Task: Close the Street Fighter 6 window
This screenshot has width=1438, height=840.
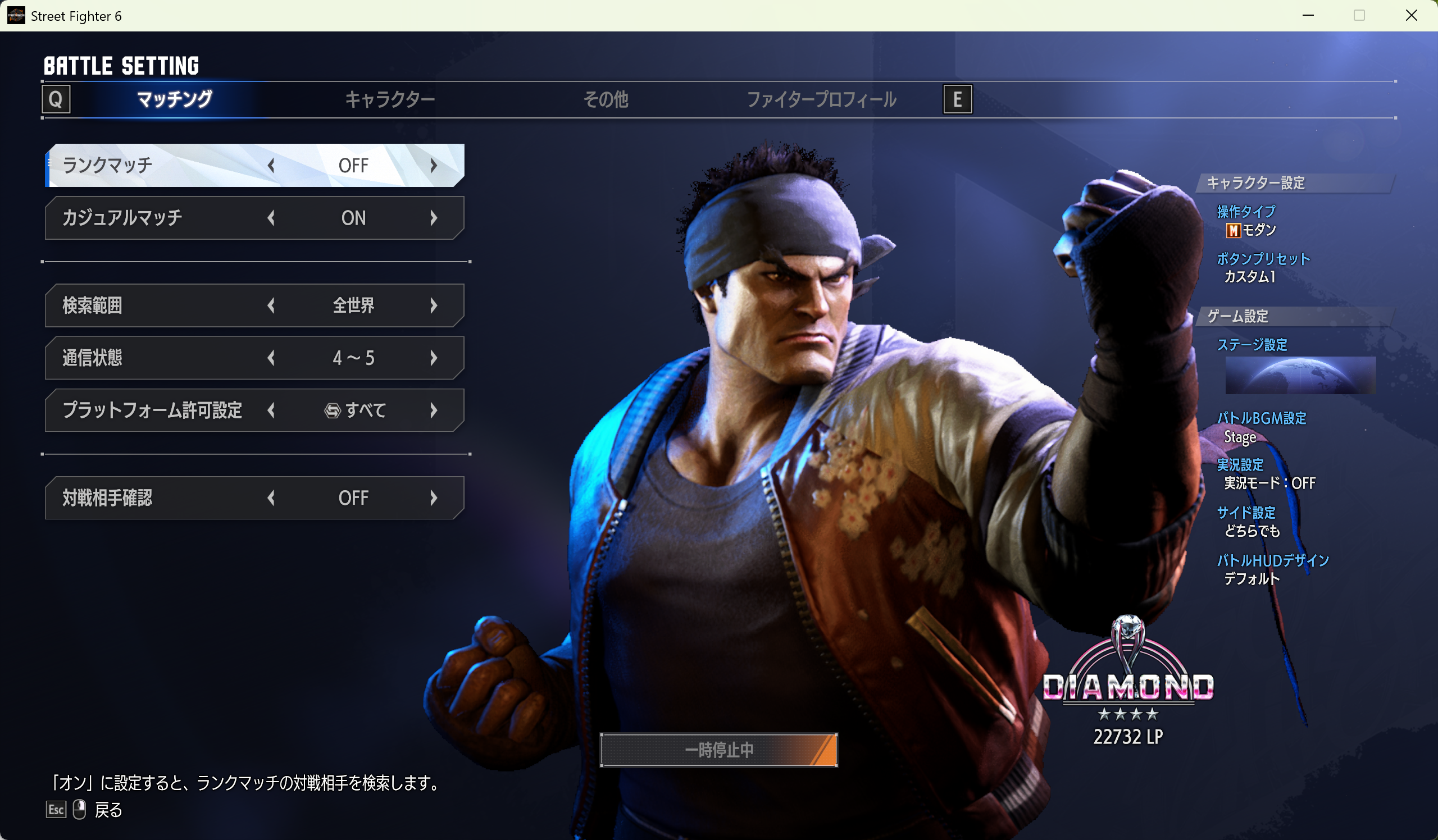Action: 1411,15
